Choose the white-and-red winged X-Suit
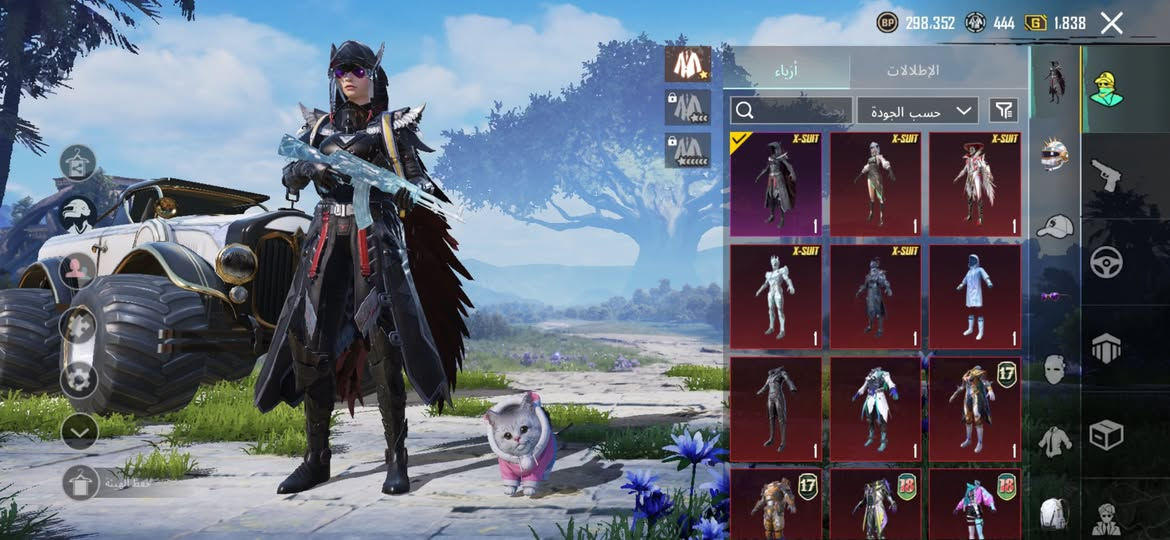This screenshot has height=540, width=1170. tap(975, 184)
